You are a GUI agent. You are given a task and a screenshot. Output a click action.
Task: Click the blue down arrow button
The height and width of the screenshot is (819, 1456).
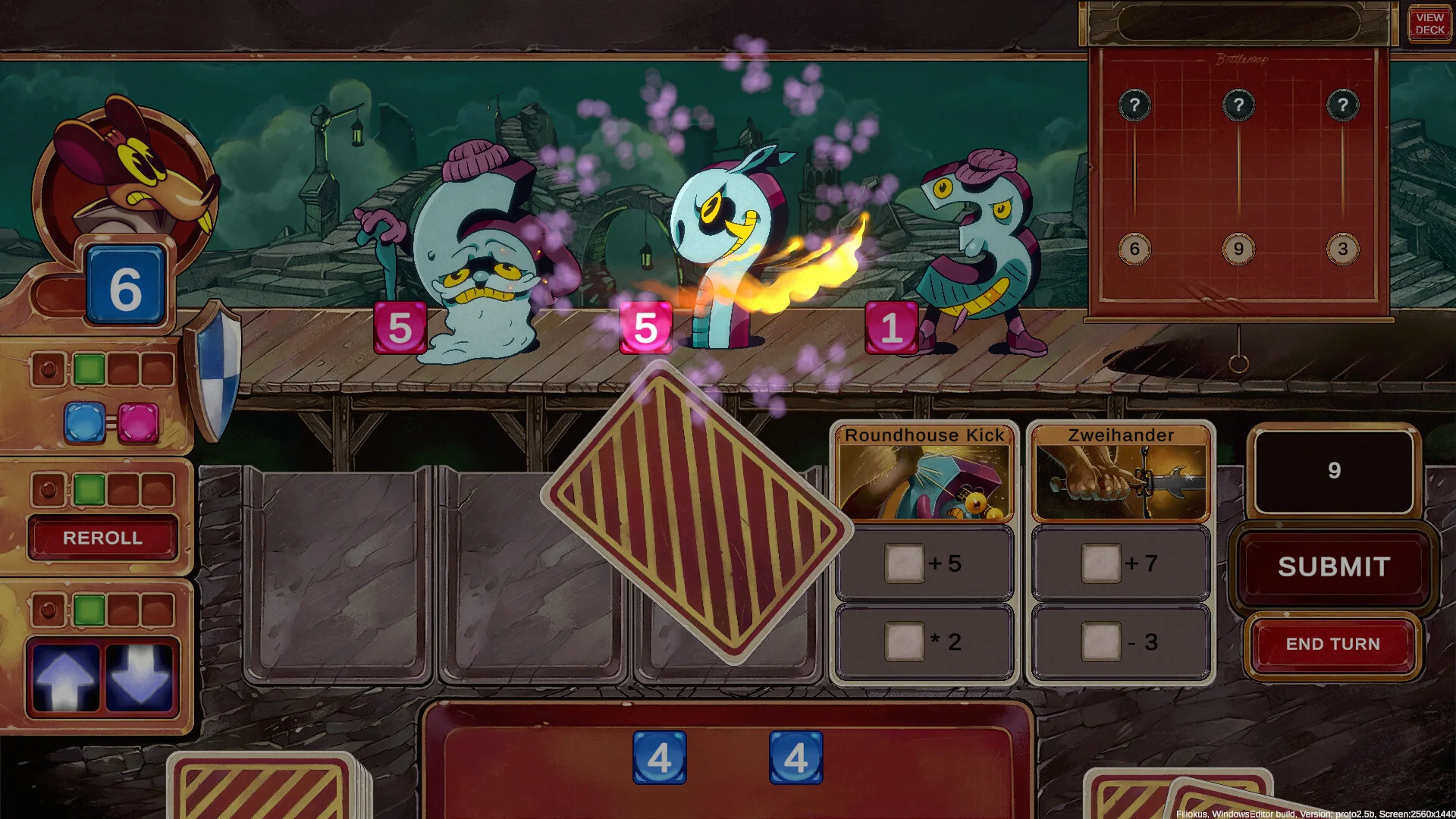(140, 678)
